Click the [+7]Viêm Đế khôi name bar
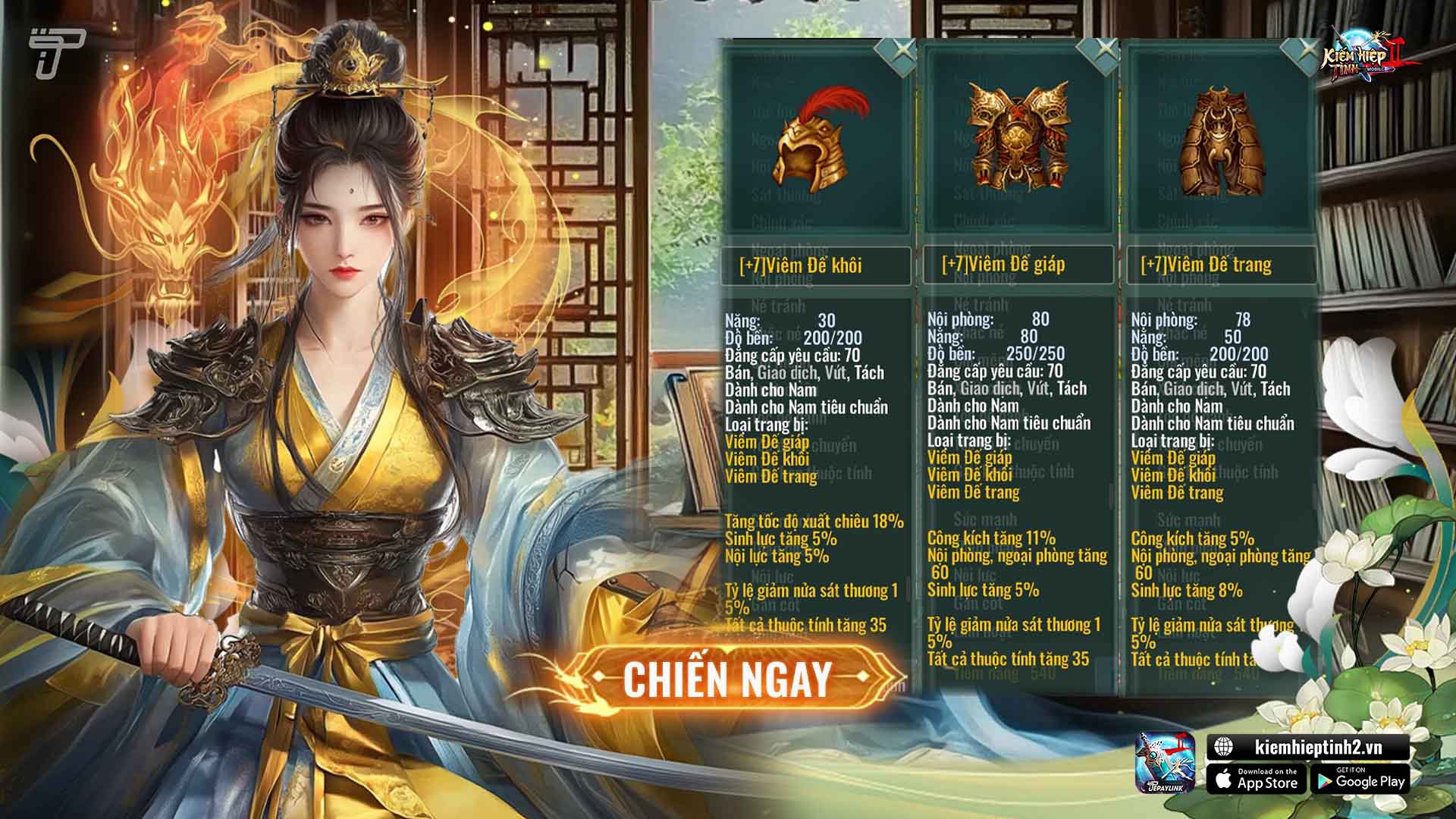The width and height of the screenshot is (1456, 819). click(813, 266)
